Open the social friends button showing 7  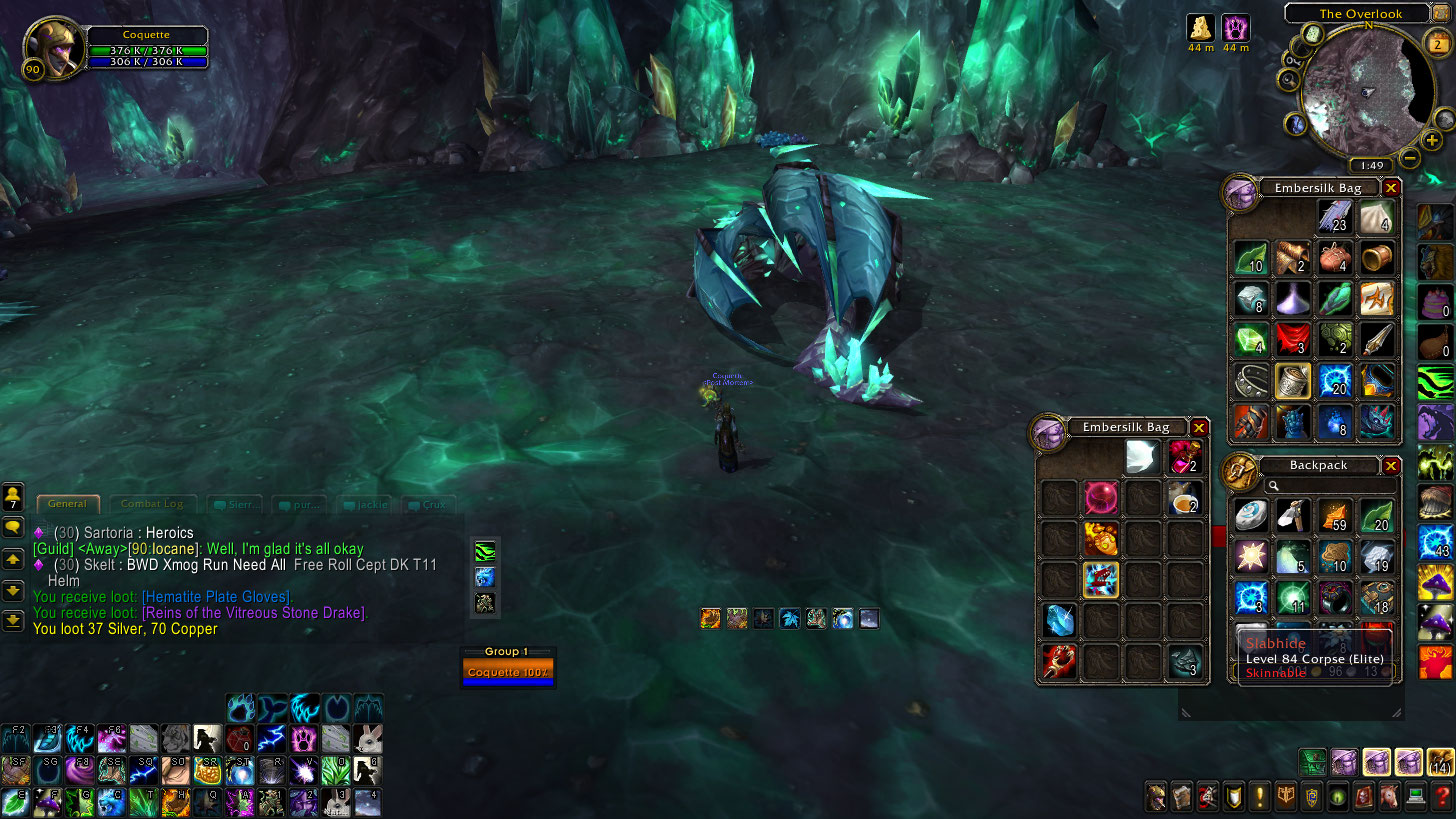coord(14,497)
